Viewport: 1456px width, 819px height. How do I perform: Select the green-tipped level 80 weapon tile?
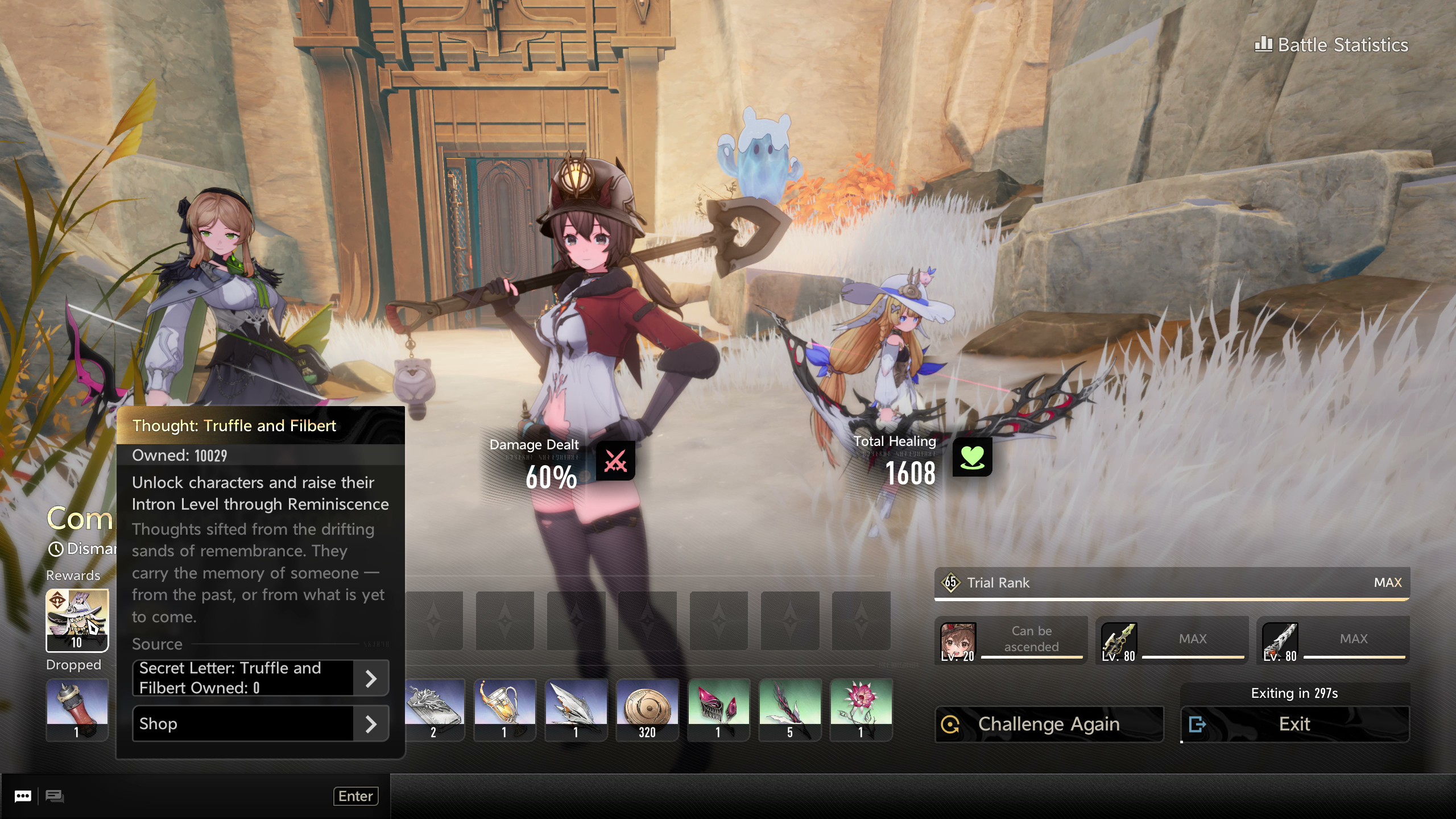(x=1172, y=640)
